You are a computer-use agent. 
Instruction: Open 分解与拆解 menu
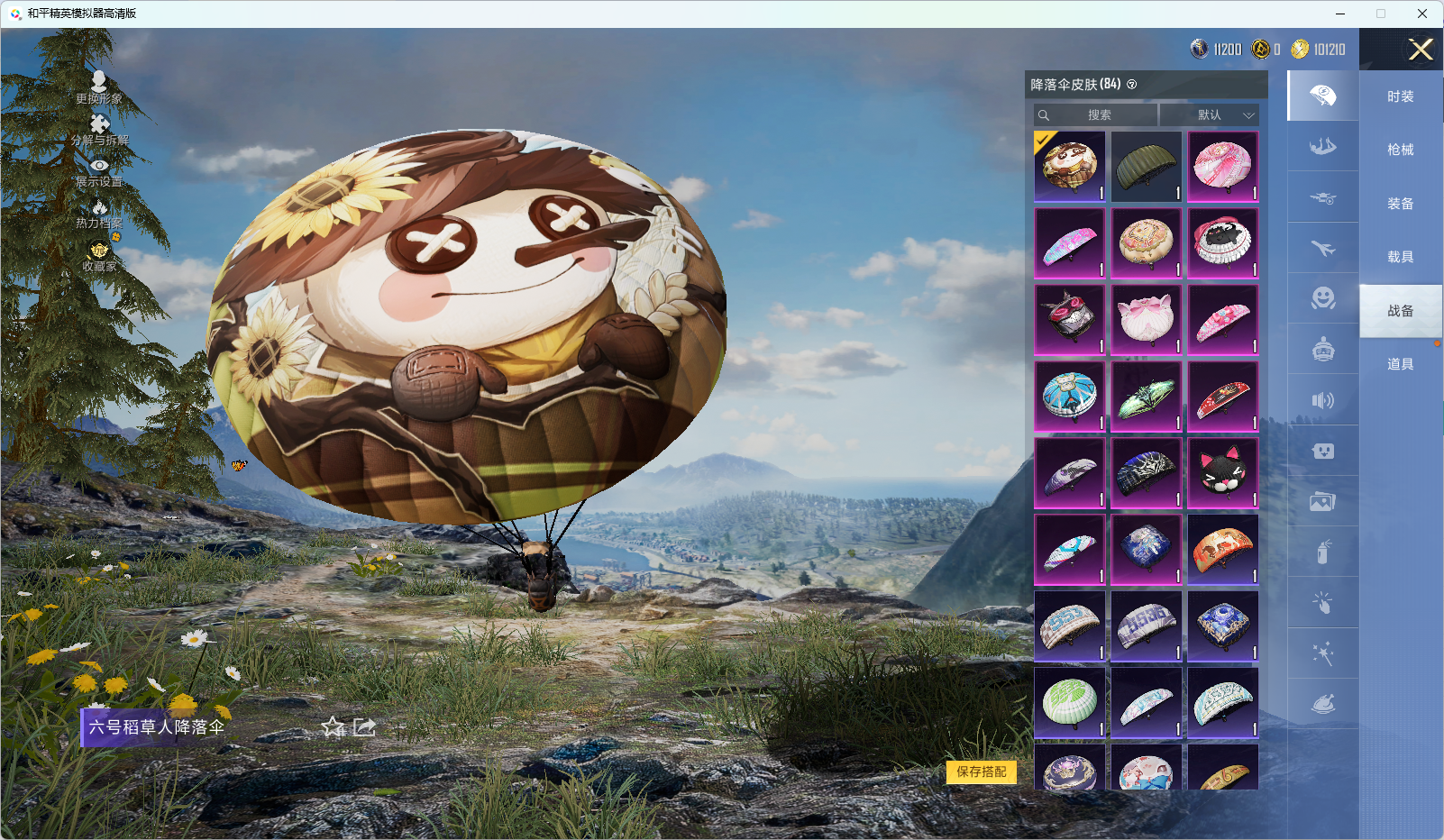(99, 129)
